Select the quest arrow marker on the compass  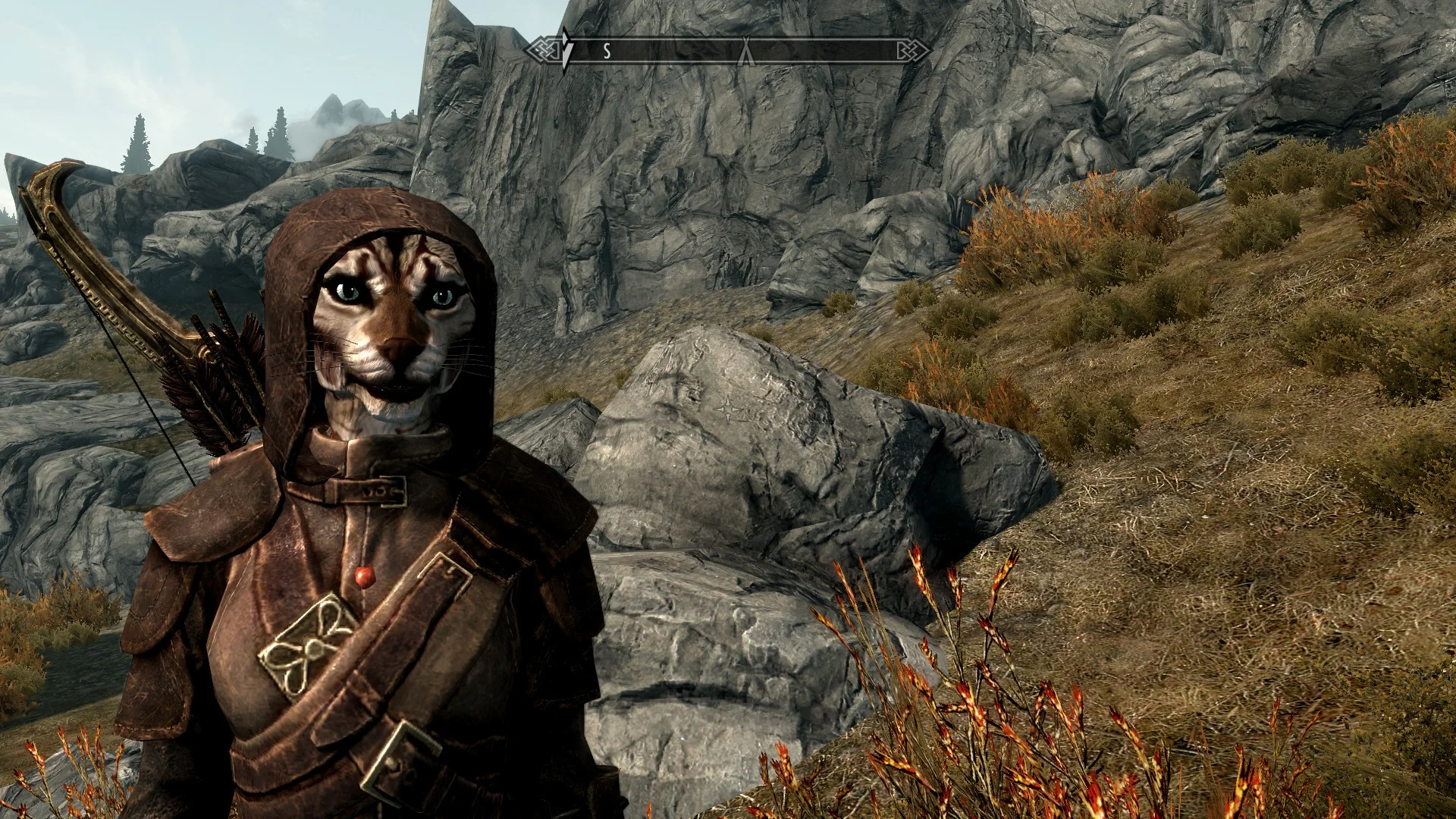coord(565,50)
